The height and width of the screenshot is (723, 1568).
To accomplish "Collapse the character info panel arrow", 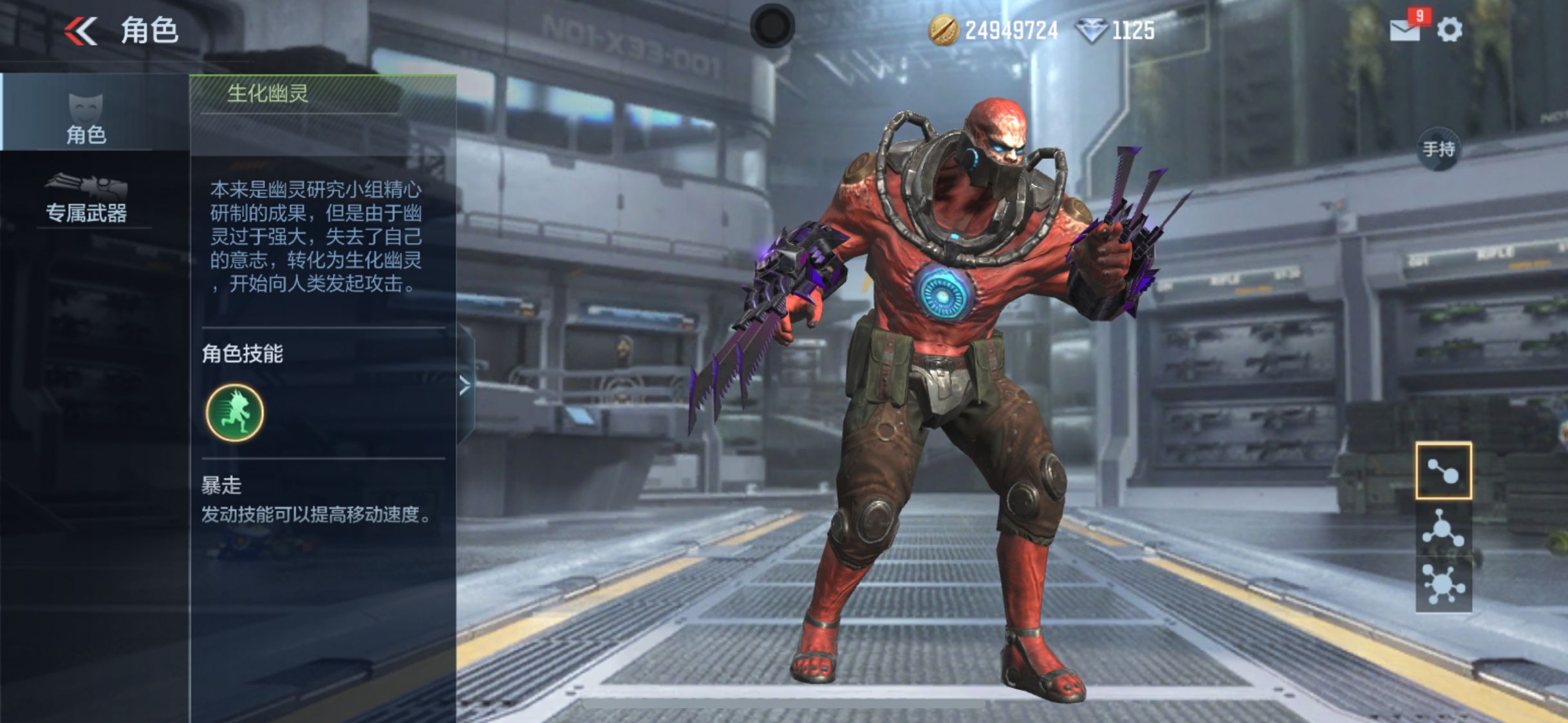I will click(x=465, y=385).
